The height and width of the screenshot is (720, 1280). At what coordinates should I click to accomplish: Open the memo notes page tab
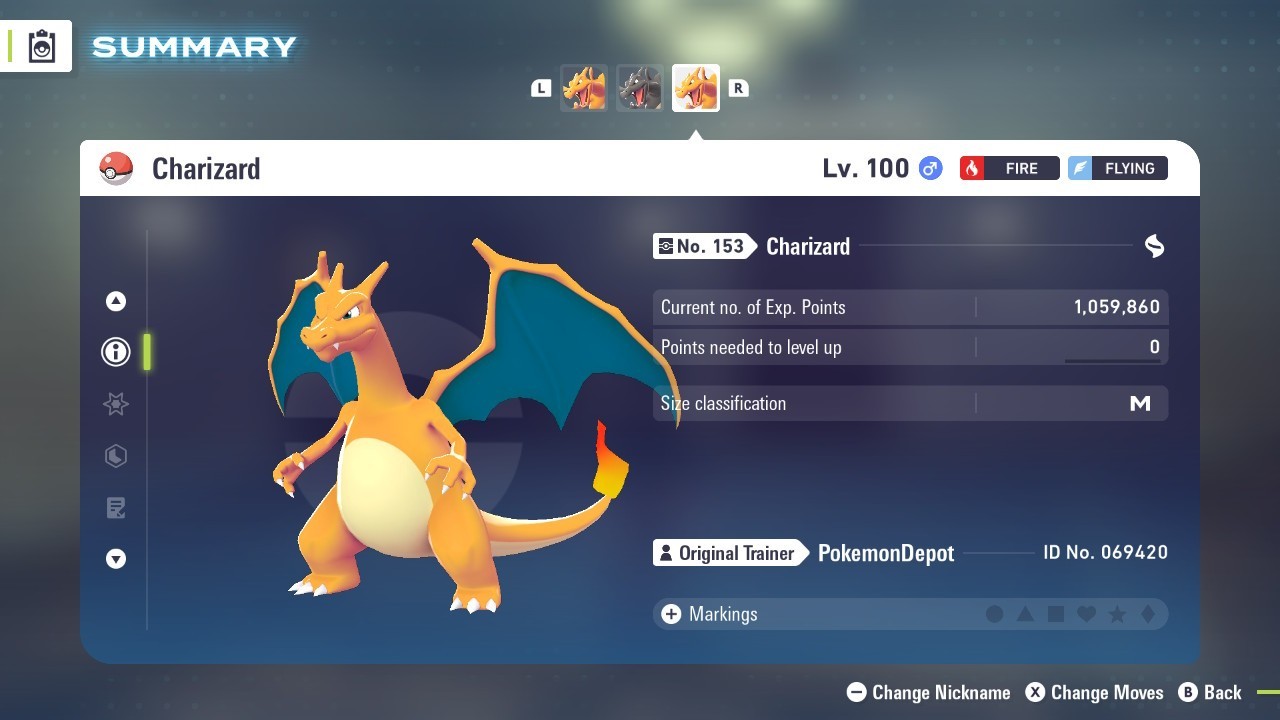[116, 508]
